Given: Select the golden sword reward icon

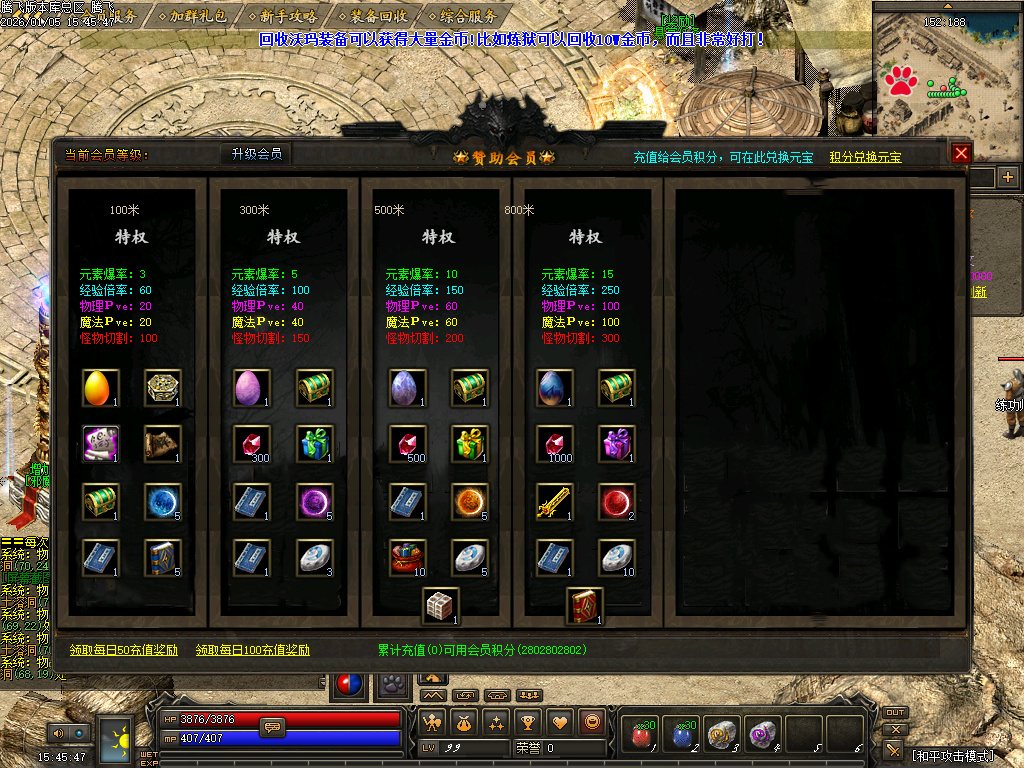Looking at the screenshot, I should click(x=556, y=502).
